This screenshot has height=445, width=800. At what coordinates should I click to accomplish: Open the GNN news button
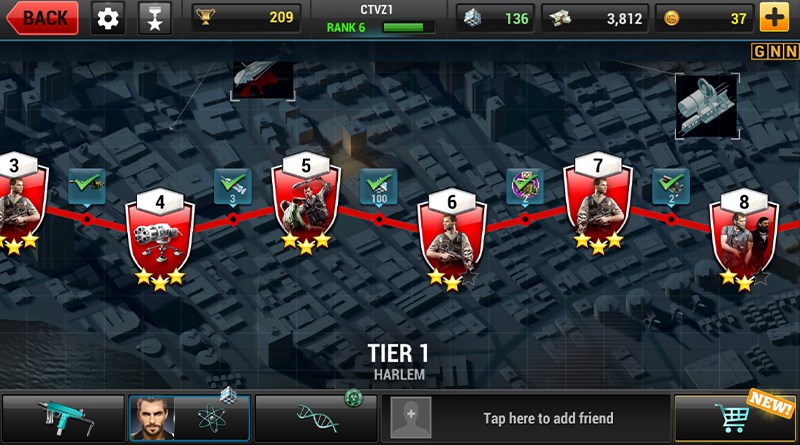pos(774,51)
